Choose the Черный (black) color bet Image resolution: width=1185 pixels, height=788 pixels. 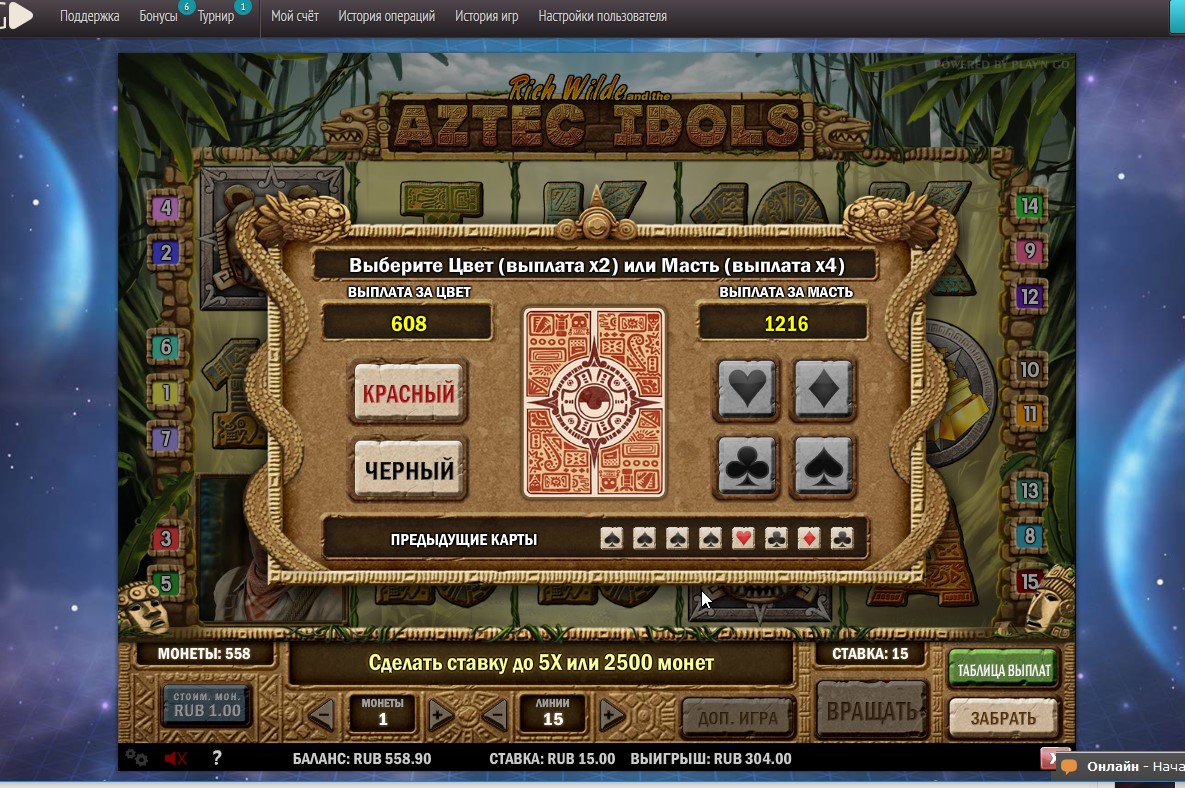tap(408, 469)
